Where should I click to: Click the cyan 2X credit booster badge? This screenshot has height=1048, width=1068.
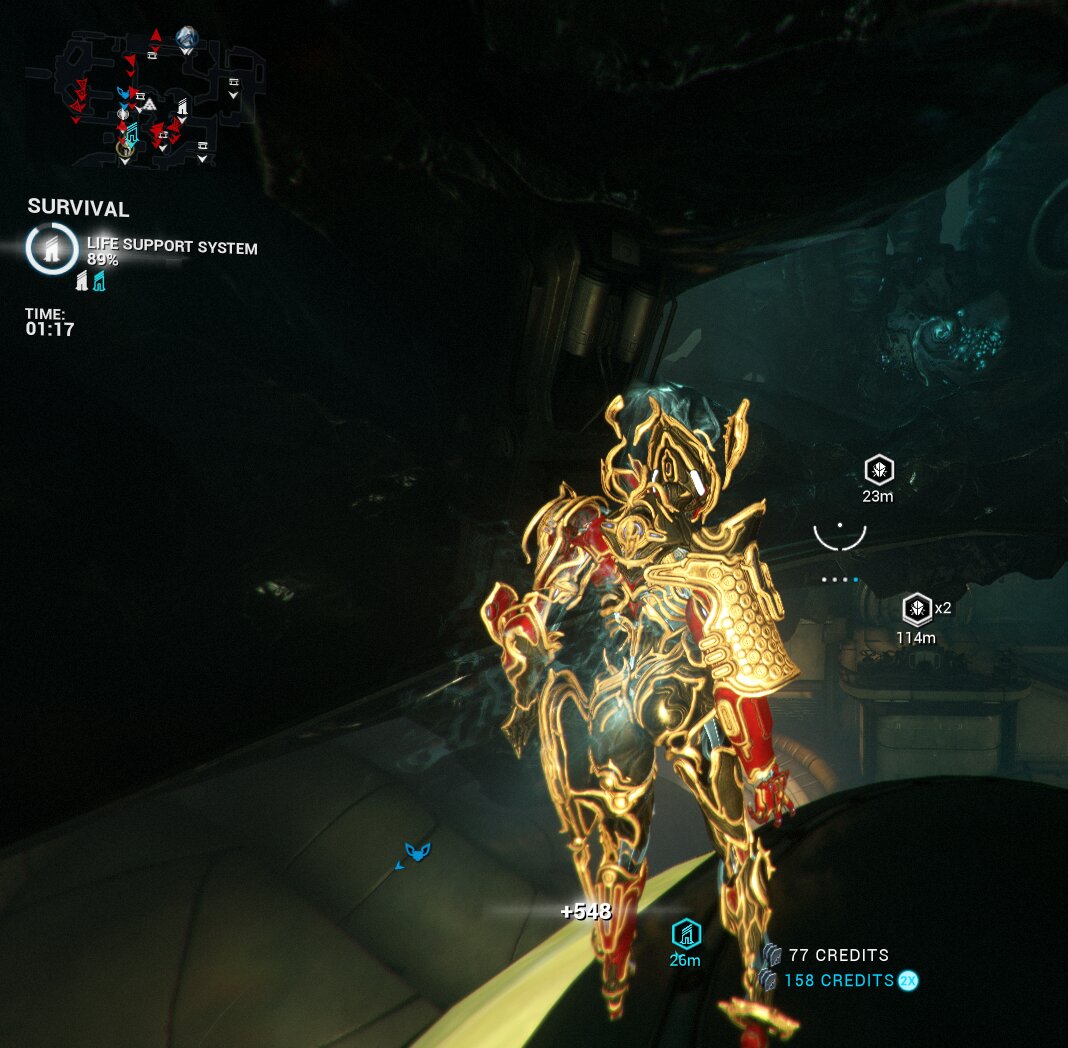coord(908,981)
